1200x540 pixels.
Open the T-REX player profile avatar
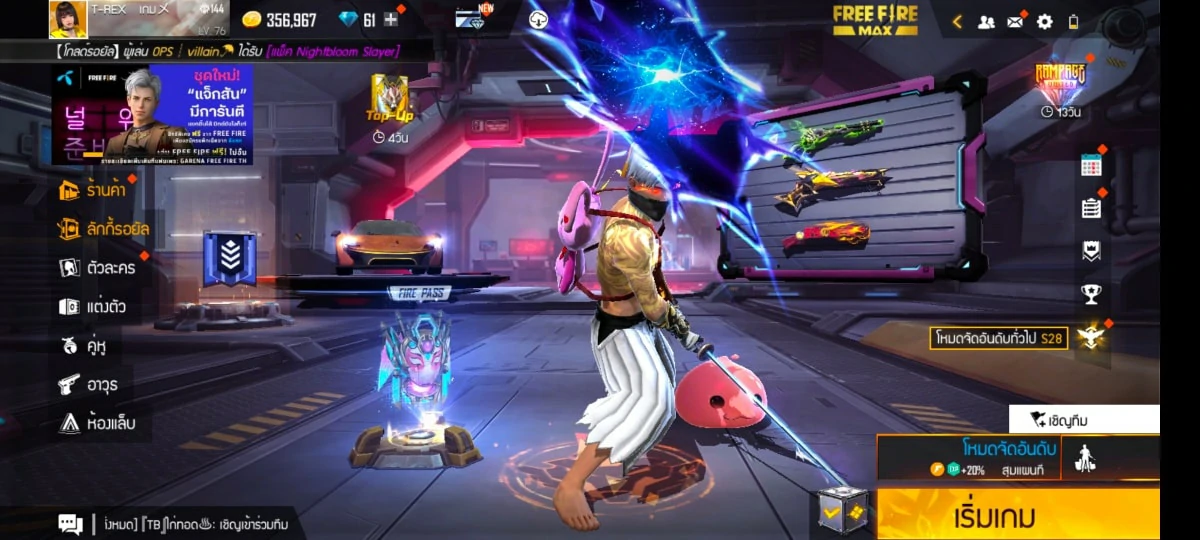click(68, 19)
